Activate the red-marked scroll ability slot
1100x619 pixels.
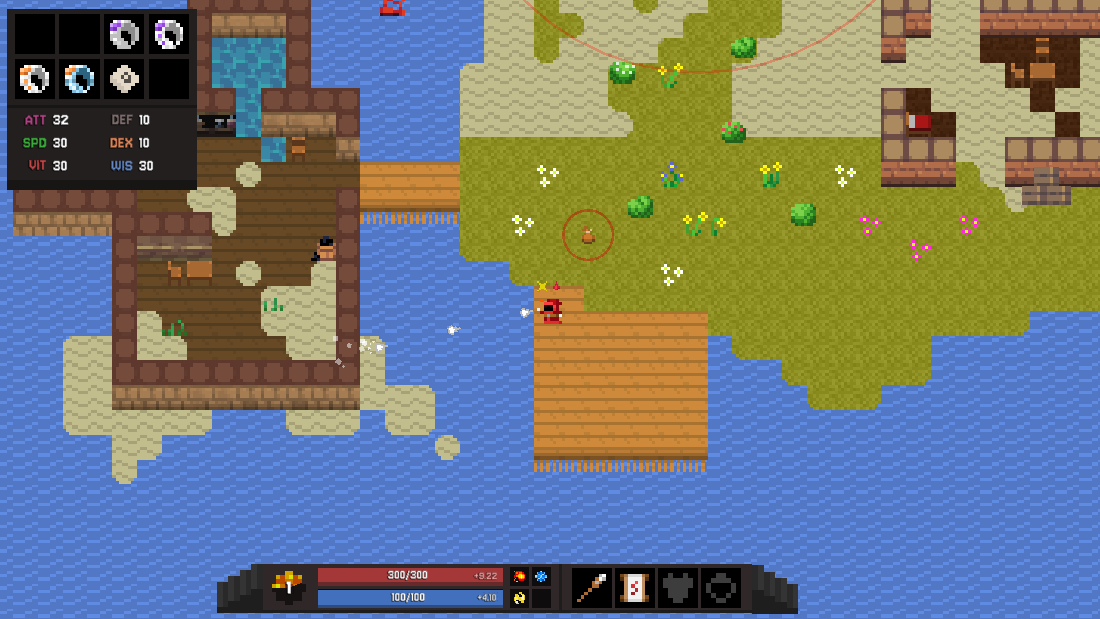(635, 588)
